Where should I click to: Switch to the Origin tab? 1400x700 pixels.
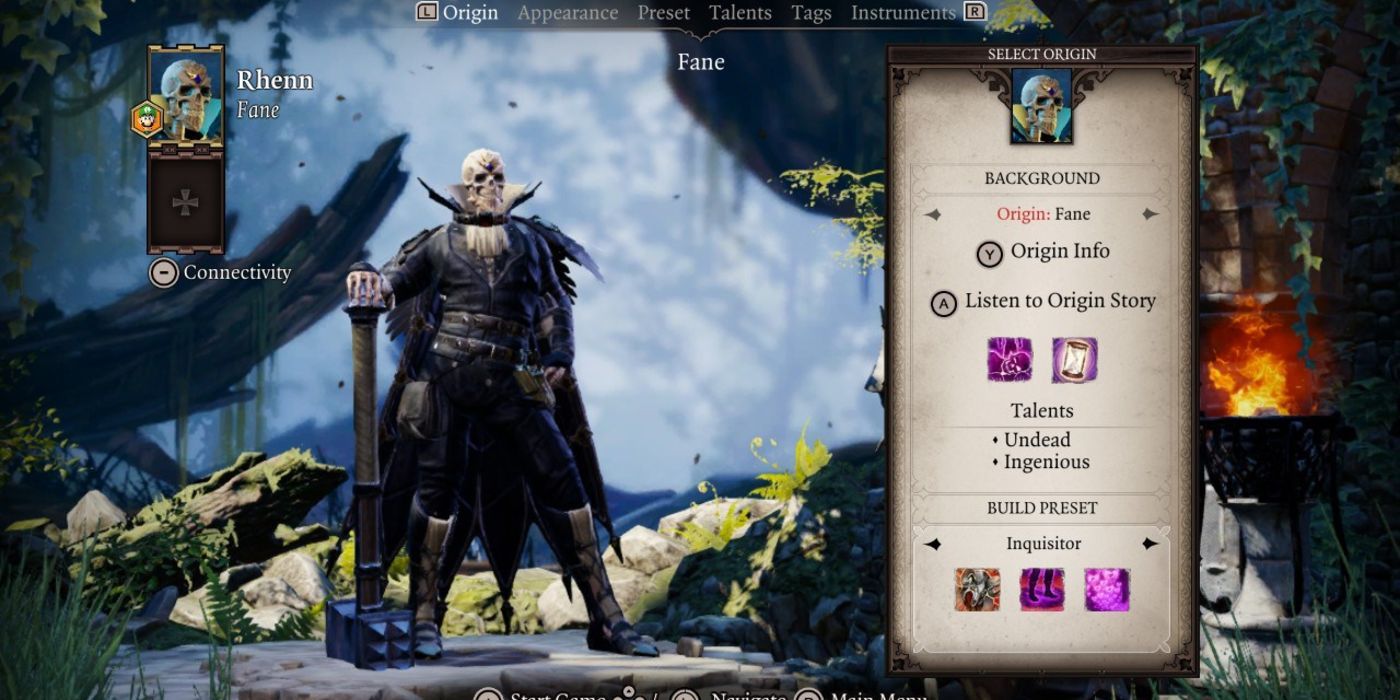coord(470,13)
